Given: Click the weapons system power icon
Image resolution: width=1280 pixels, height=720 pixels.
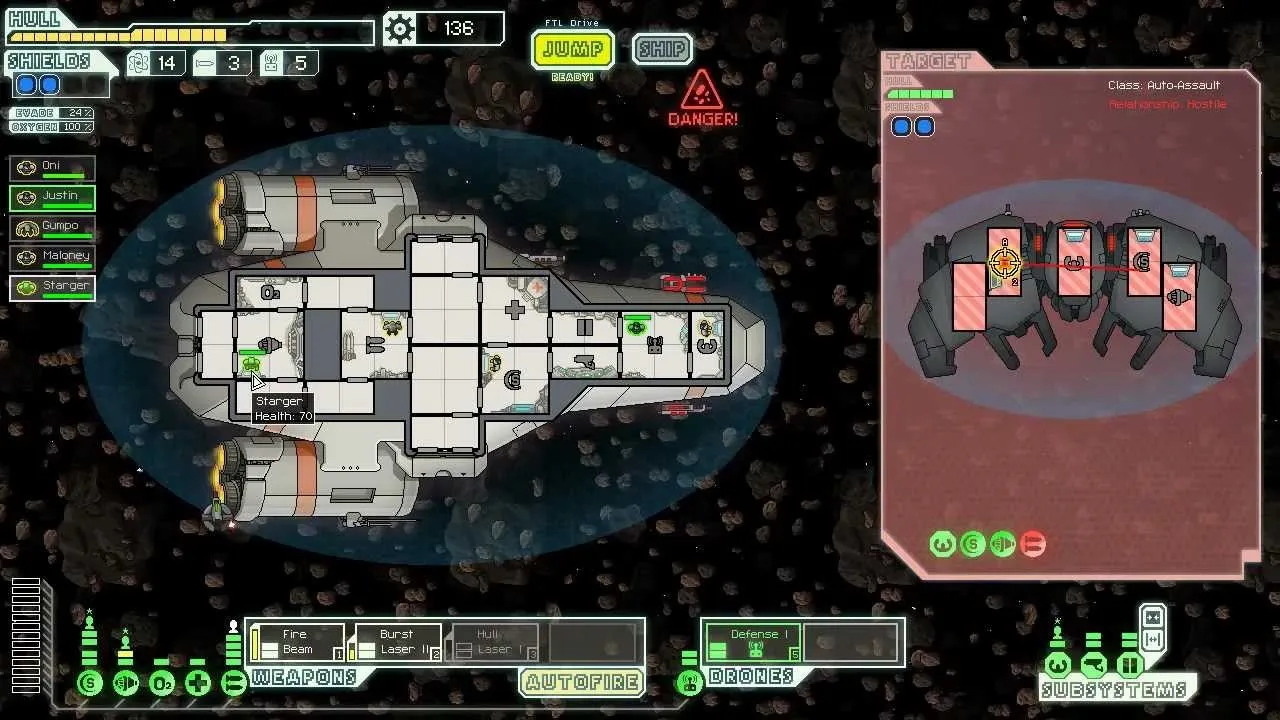Looking at the screenshot, I should coord(234,684).
